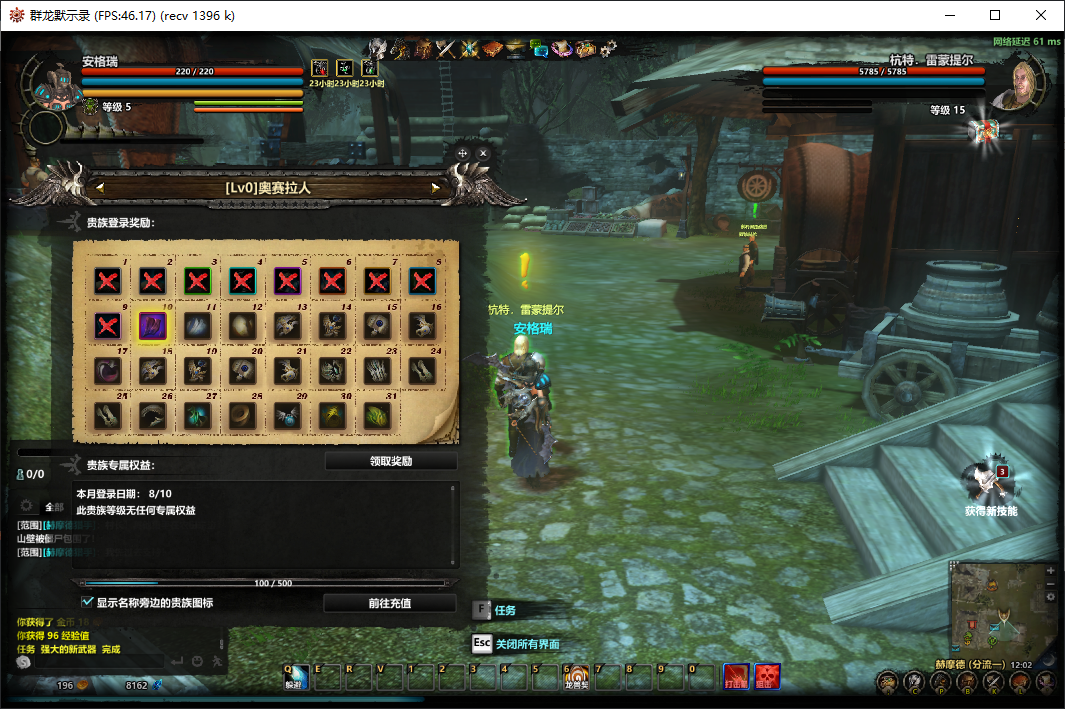Switch to next noble level with right arrow
The width and height of the screenshot is (1065, 709).
436,187
